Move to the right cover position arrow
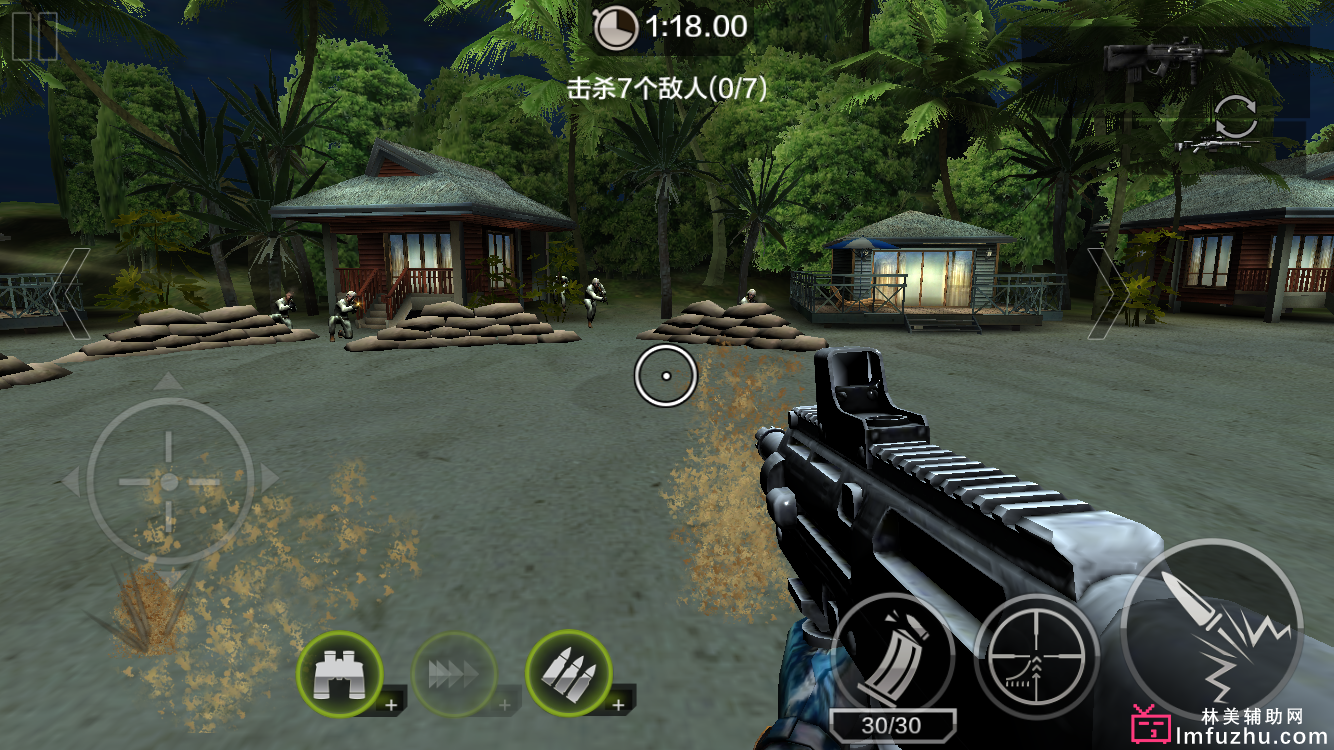Viewport: 1334px width, 750px height. [x=1106, y=294]
